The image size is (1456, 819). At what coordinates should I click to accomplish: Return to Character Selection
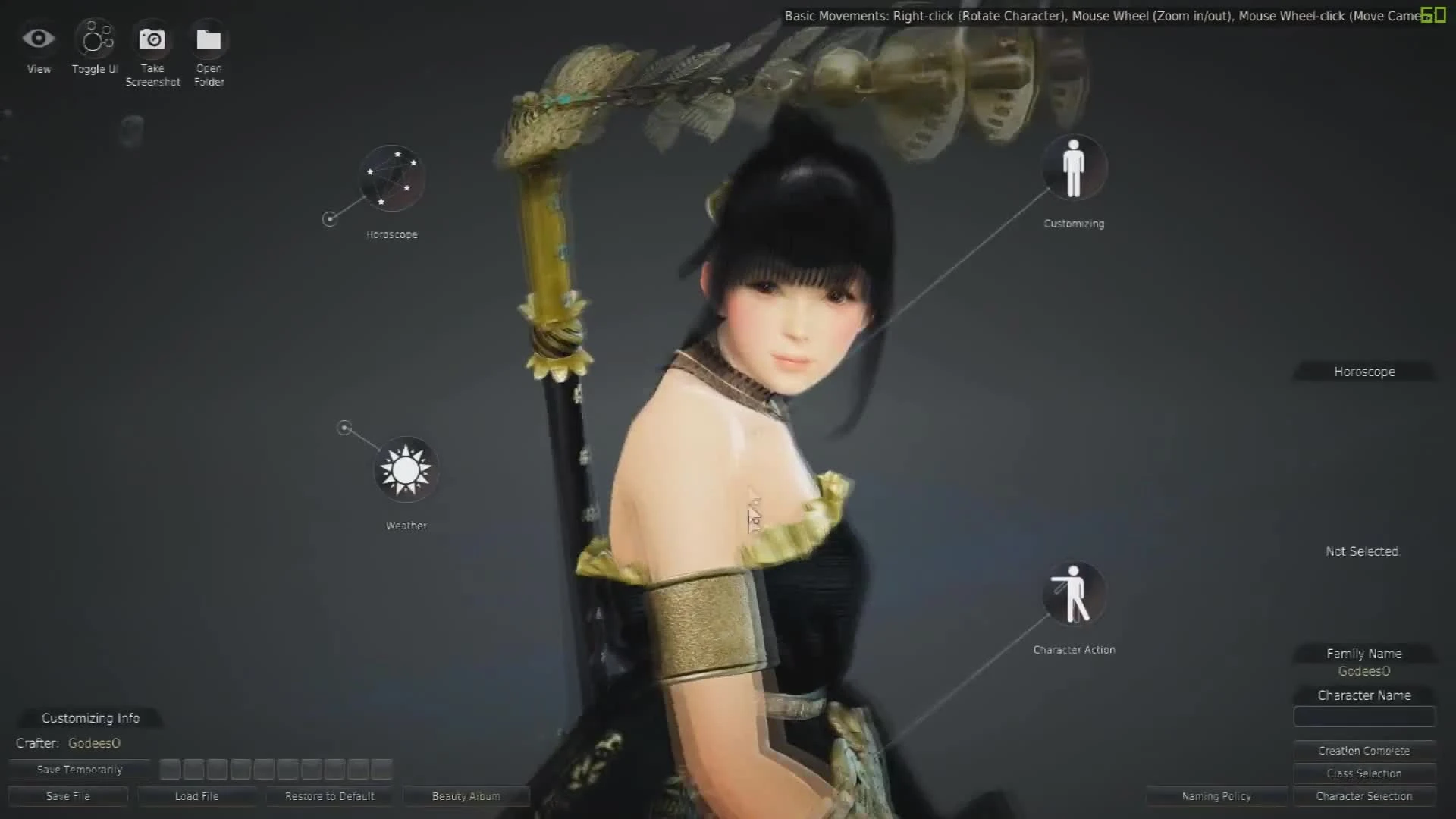click(1363, 796)
